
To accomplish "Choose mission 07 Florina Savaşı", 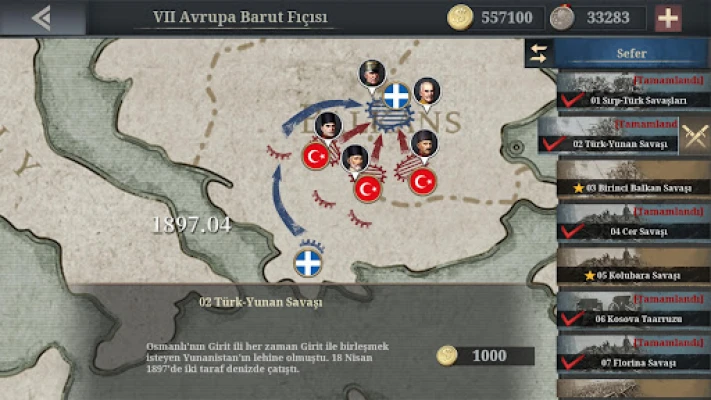I will click(x=632, y=353).
